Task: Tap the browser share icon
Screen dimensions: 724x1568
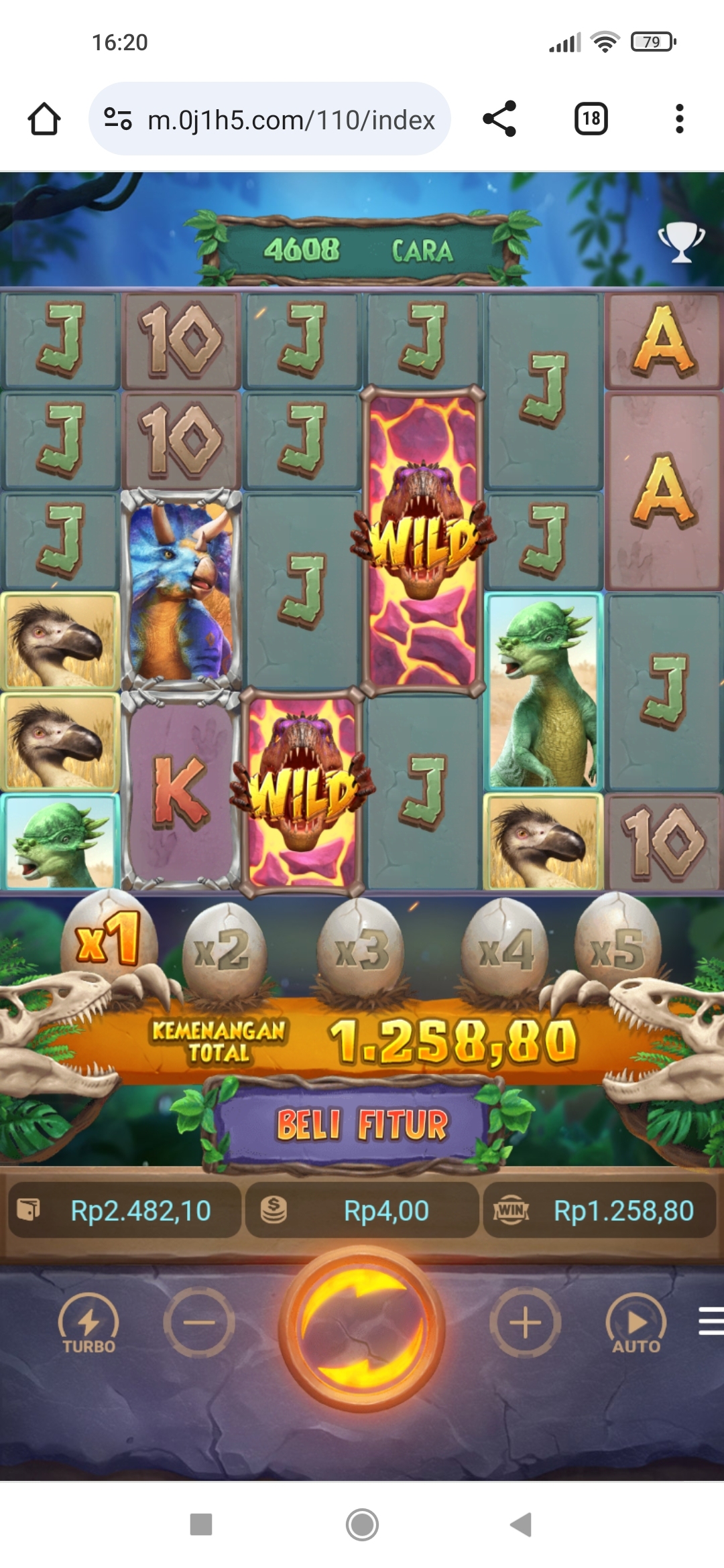Action: coord(499,119)
